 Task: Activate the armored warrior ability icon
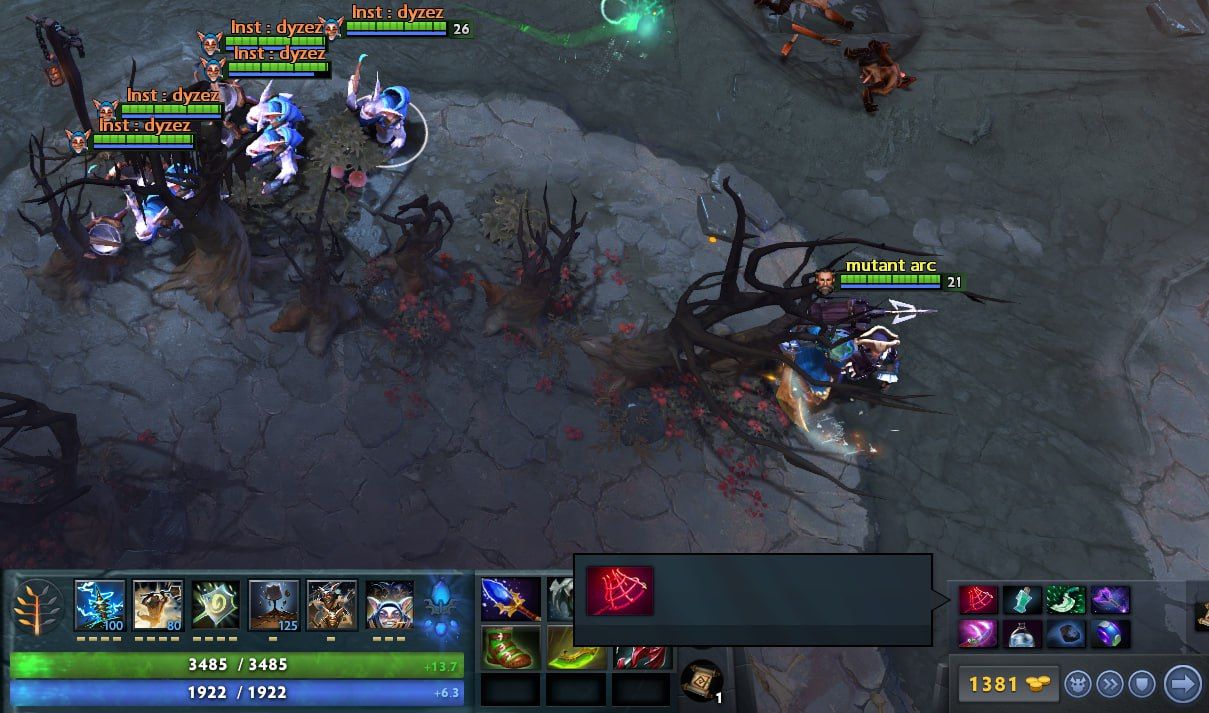click(332, 605)
